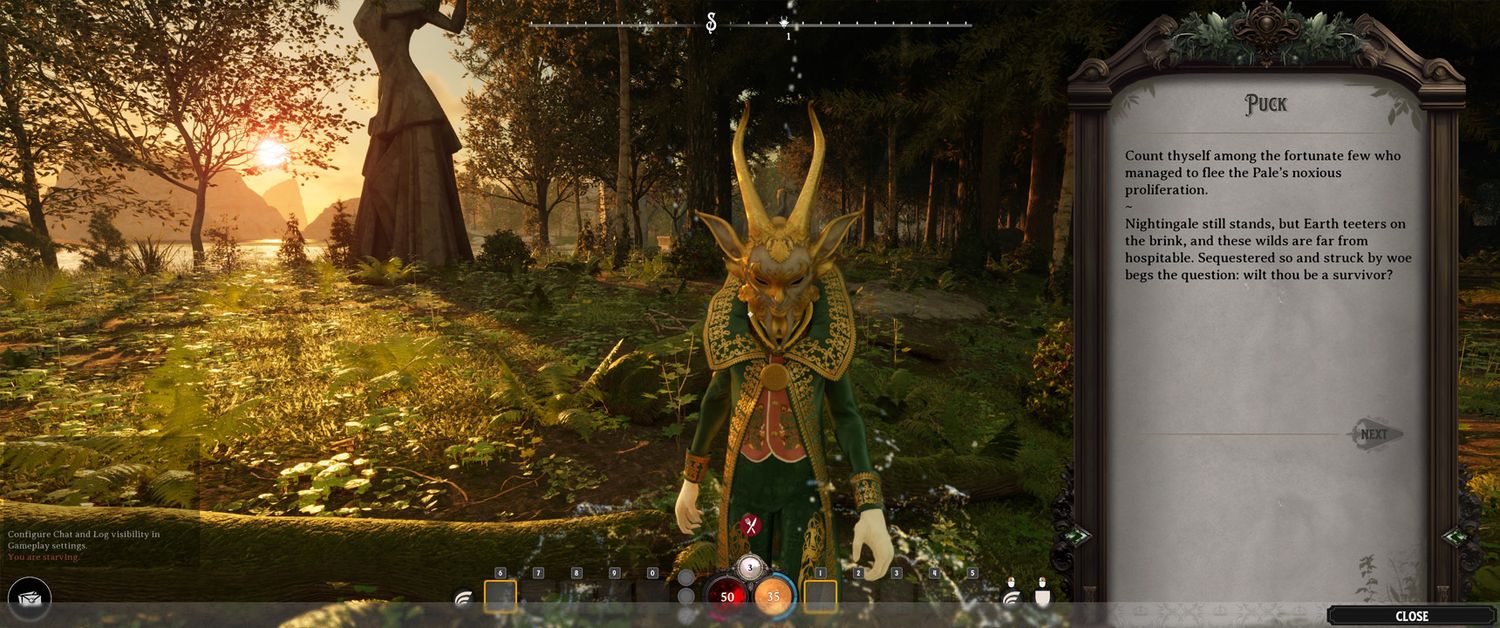Screen dimensions: 1500x628
Task: Click the red crossed fork and knife hunger icon
Action: click(750, 525)
